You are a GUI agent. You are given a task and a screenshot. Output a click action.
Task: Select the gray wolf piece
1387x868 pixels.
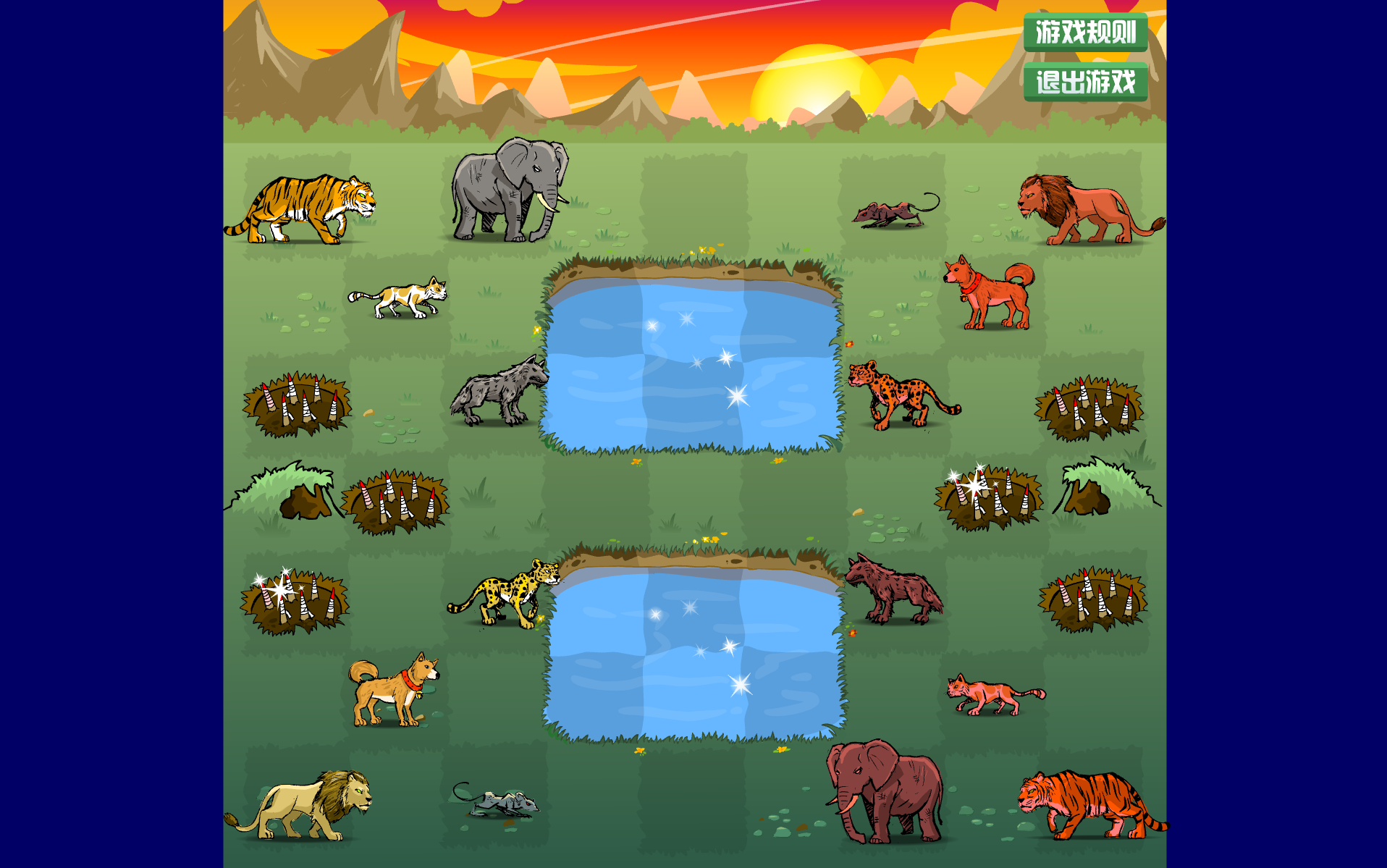(499, 392)
